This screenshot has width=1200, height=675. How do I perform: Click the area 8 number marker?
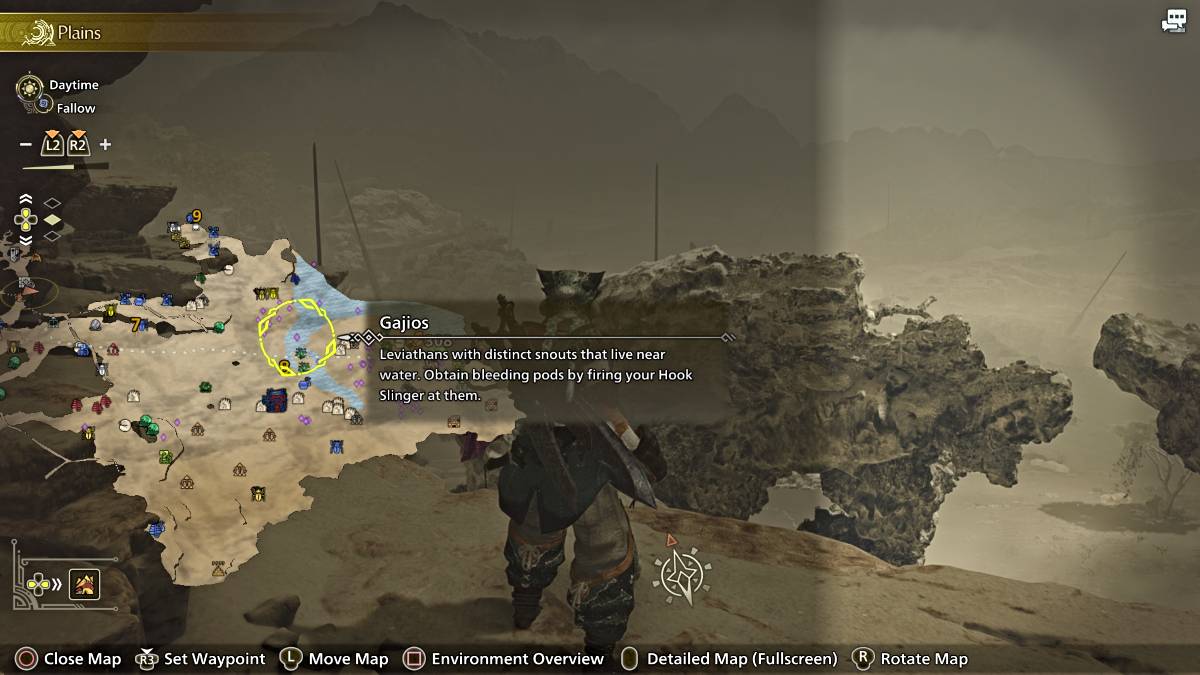[285, 366]
